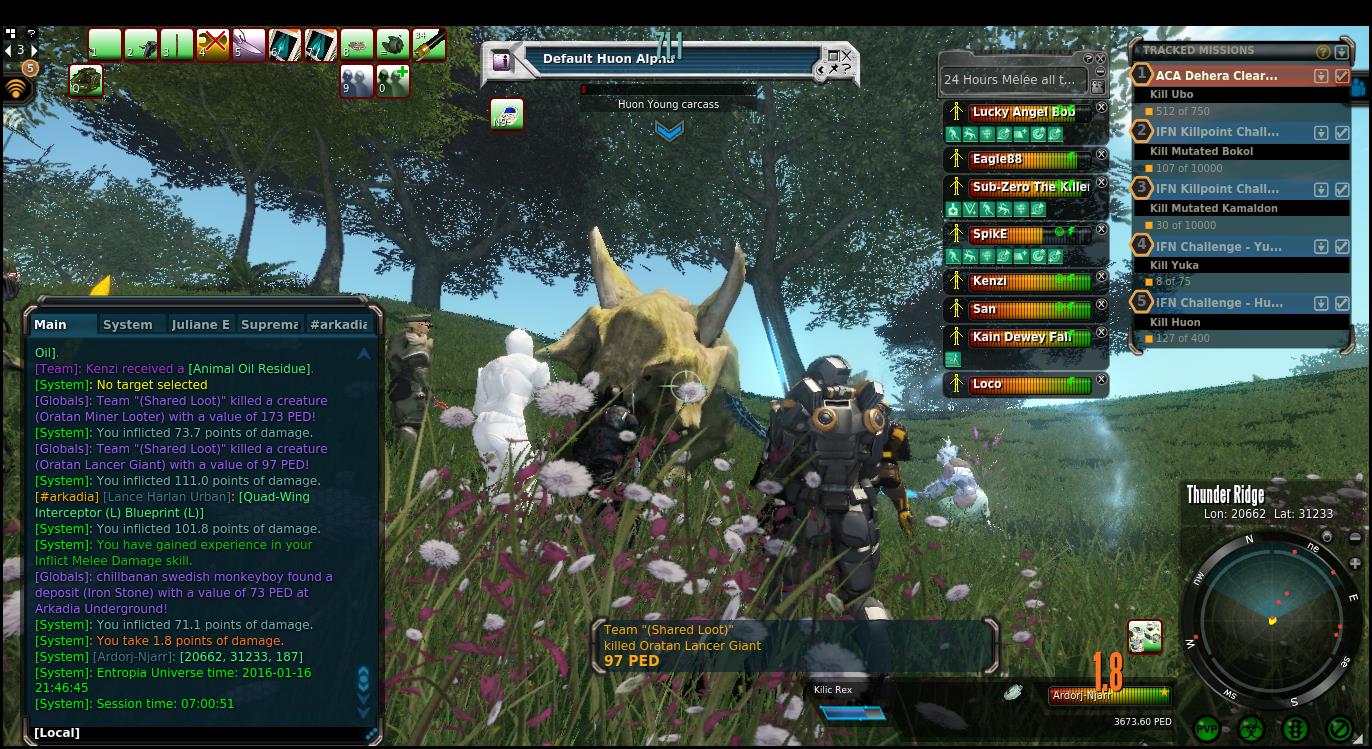The image size is (1372, 749).
Task: Untrack the IFN Challenge Huon mission checkbox
Action: pyautogui.click(x=1342, y=303)
